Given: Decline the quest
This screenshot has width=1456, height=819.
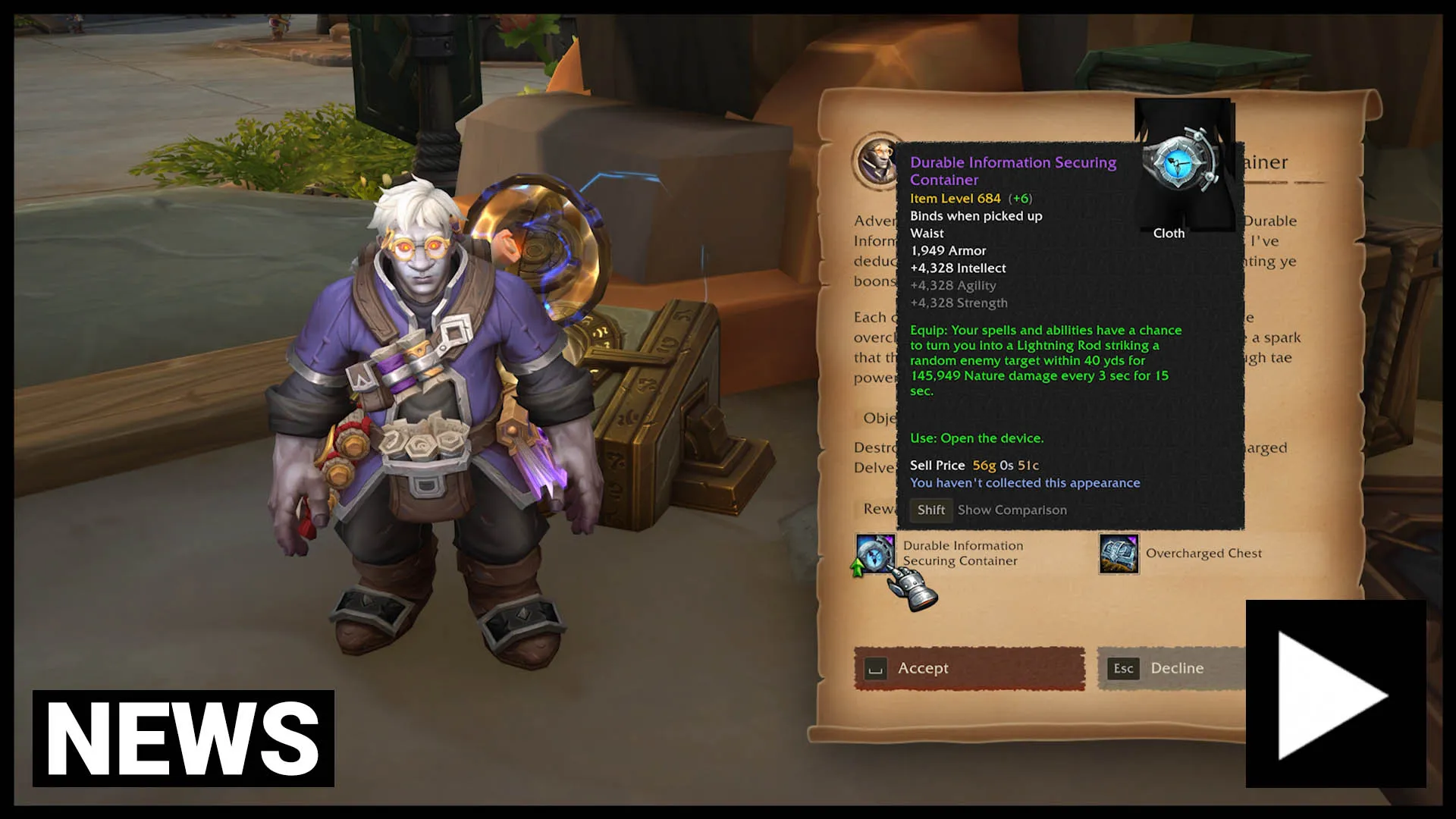Looking at the screenshot, I should [1176, 668].
